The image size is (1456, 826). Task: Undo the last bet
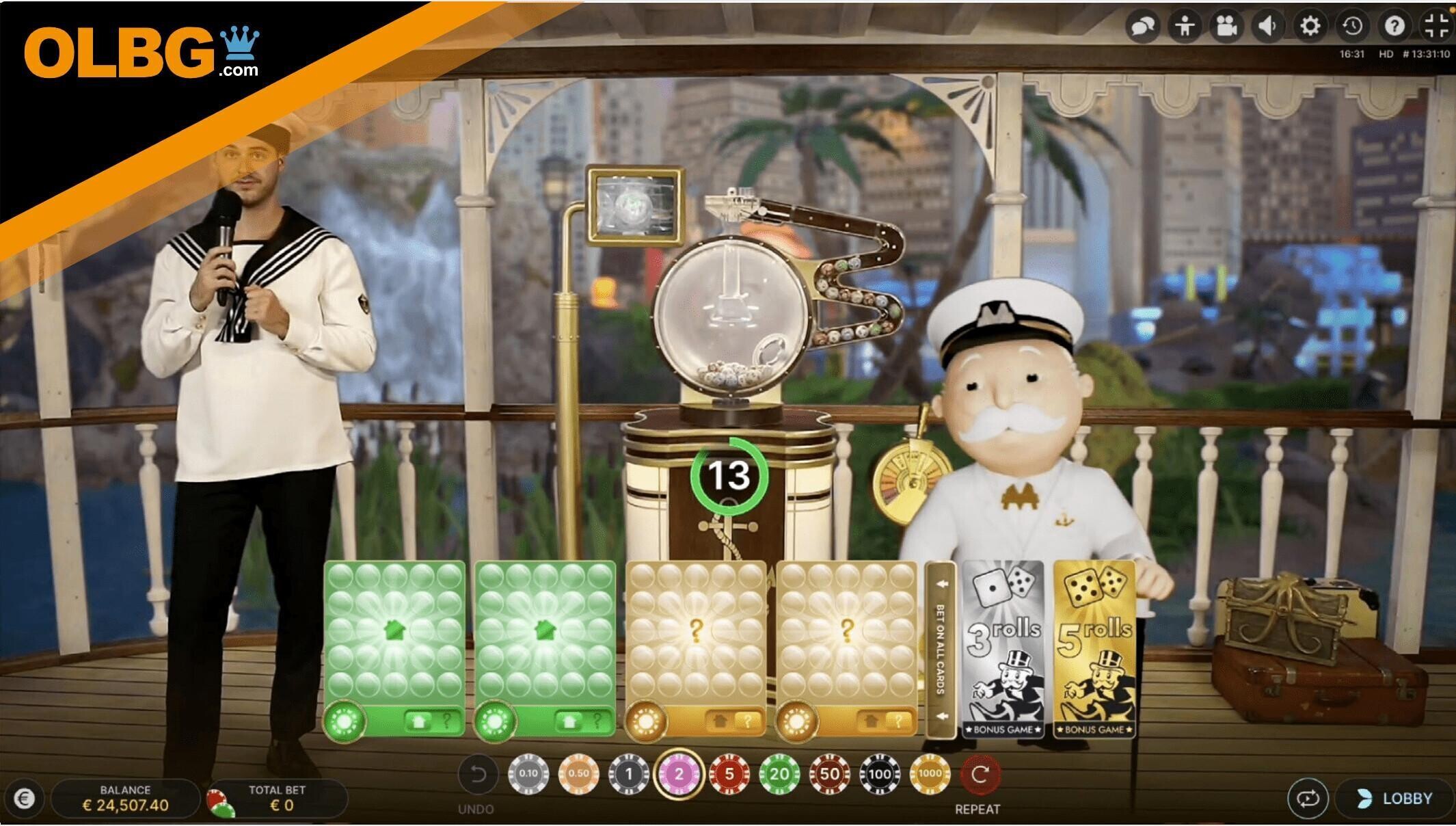(477, 775)
